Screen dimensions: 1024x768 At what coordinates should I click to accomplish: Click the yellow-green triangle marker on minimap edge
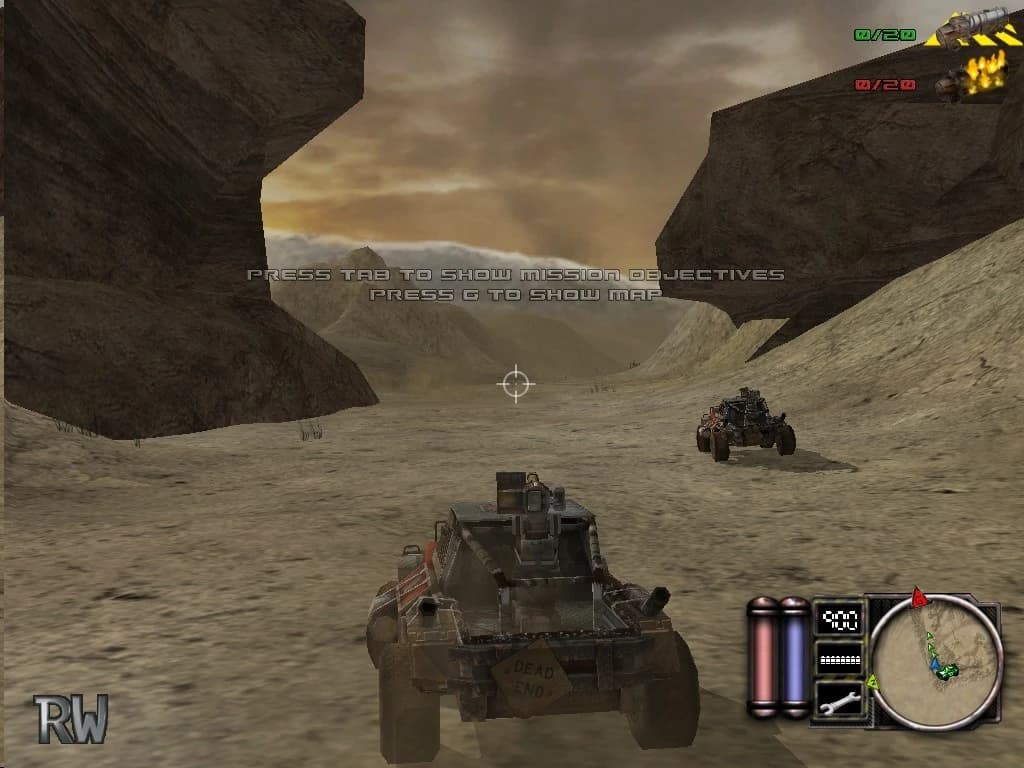point(873,683)
